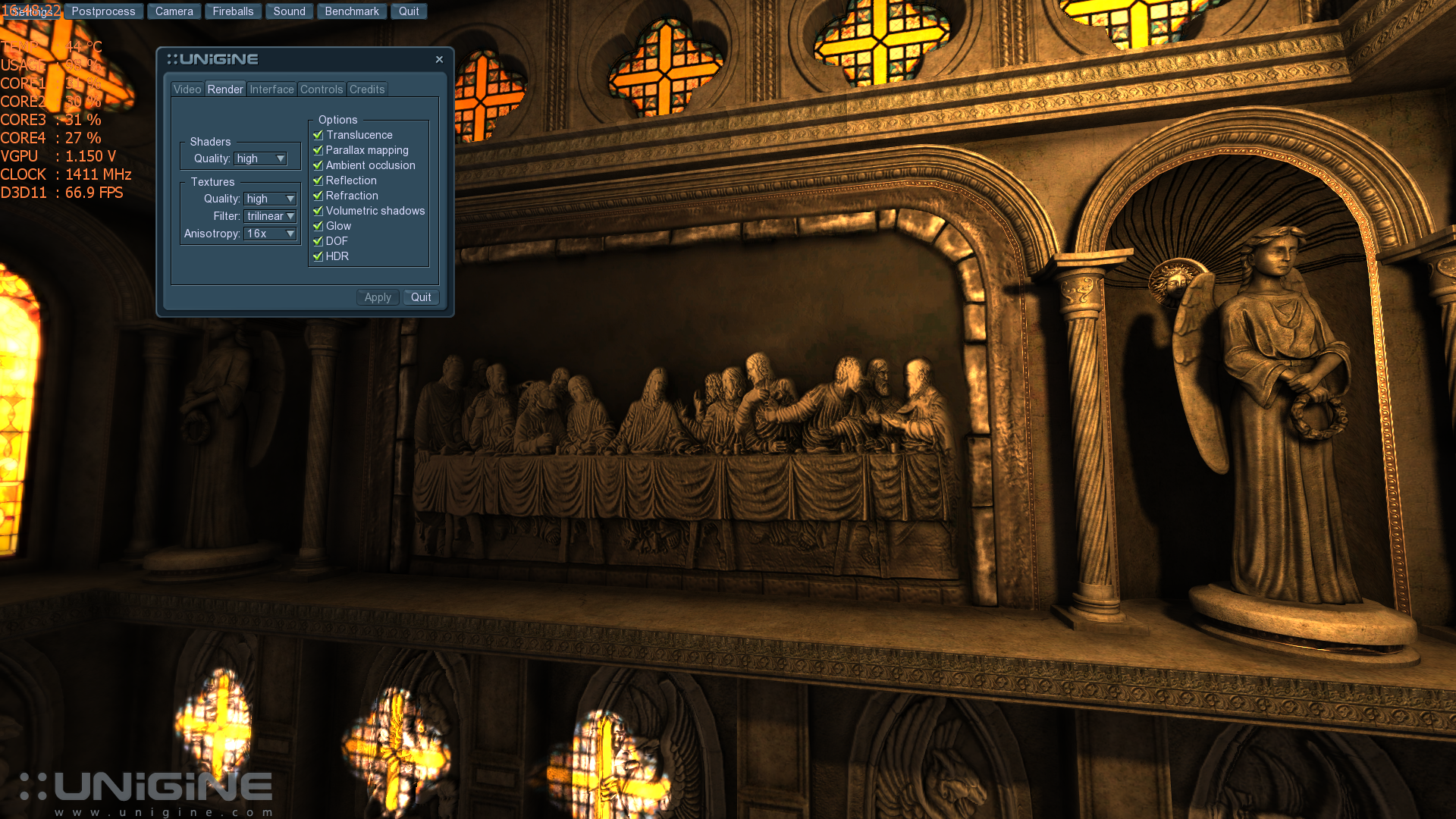Toggle the Translucence checkbox
This screenshot has width=1456, height=819.
318,135
